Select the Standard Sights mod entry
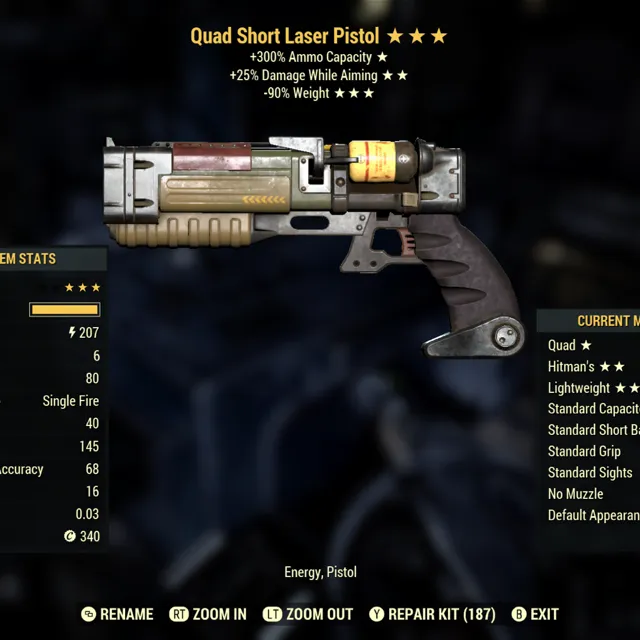This screenshot has width=640, height=640. tap(589, 472)
